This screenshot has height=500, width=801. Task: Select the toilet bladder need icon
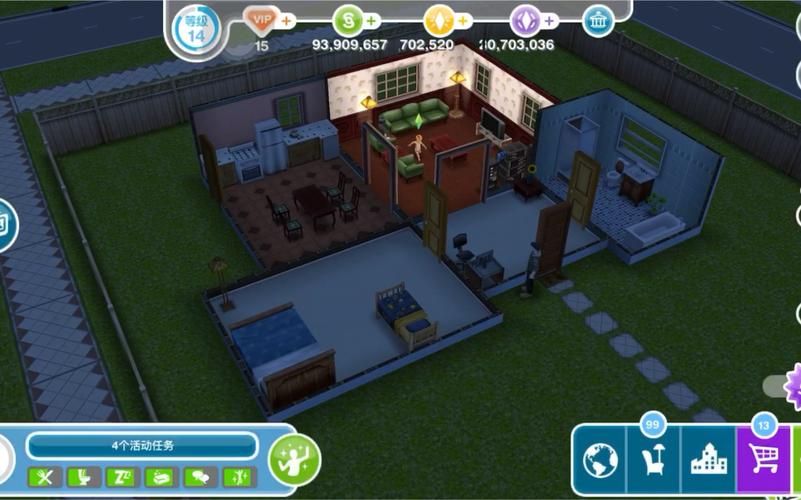point(81,477)
